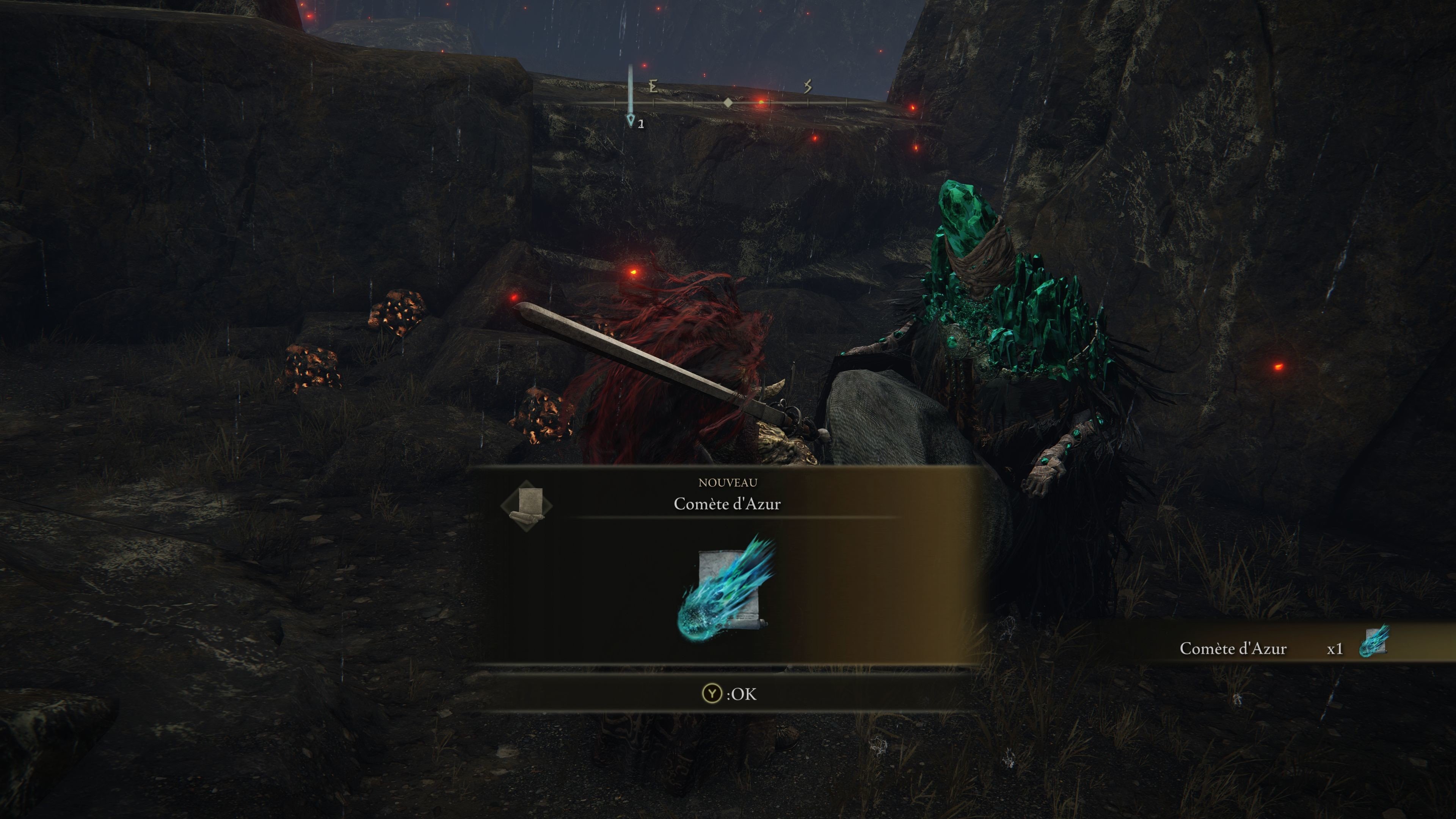Confirm the new item popup with OK
The image size is (1456, 819).
coord(728,693)
